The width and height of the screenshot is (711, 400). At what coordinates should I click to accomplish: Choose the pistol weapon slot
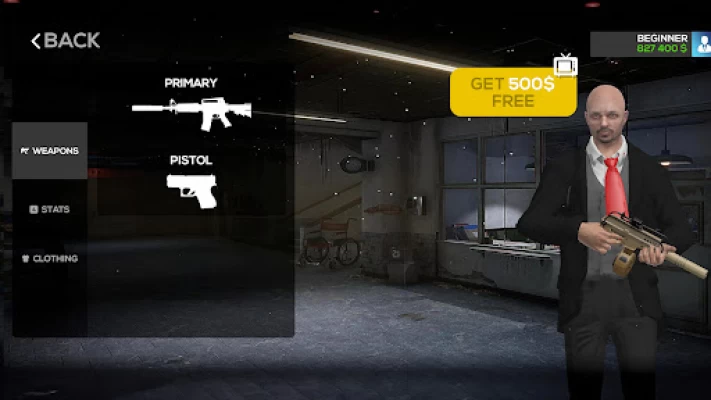[x=191, y=190]
